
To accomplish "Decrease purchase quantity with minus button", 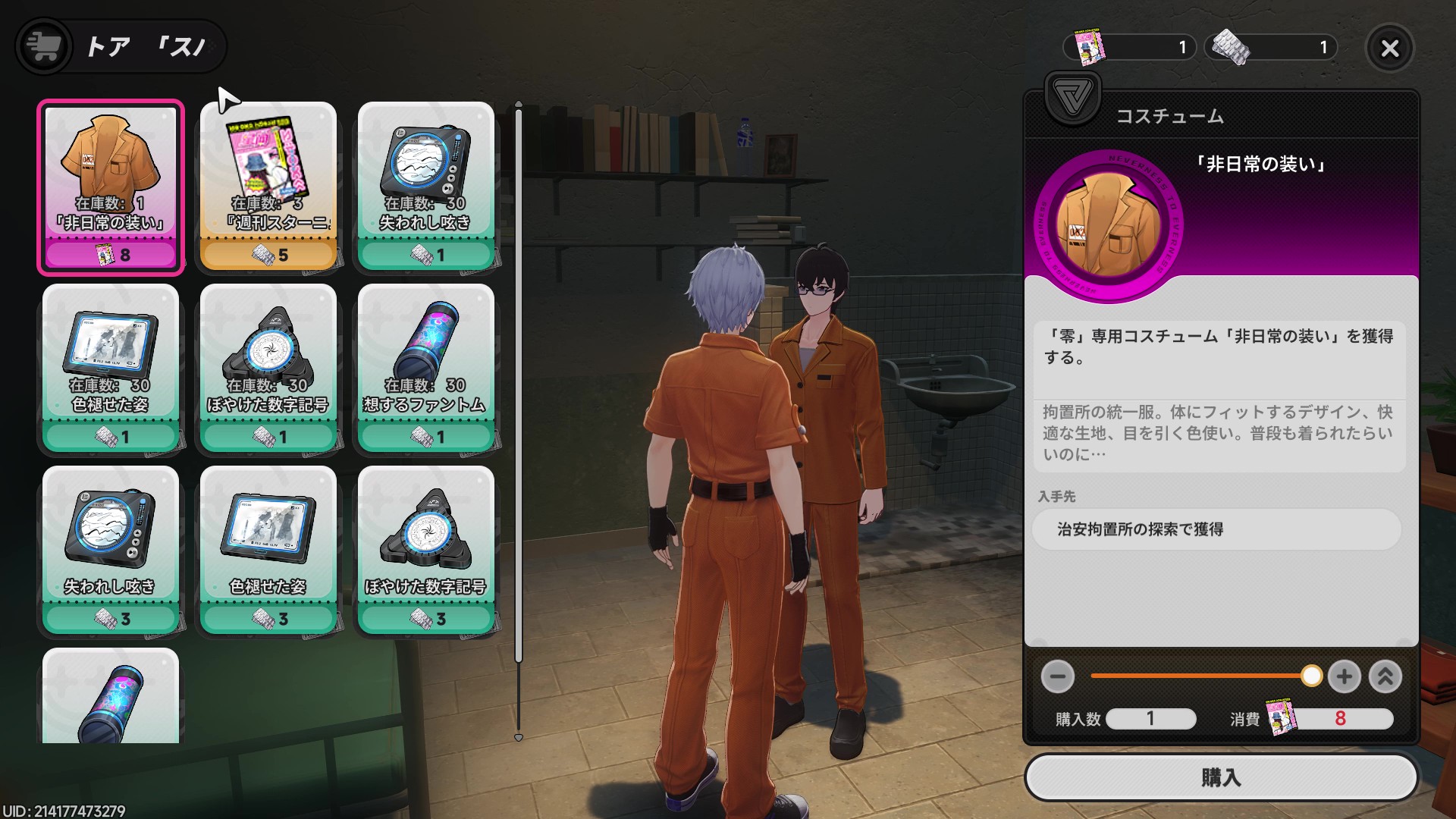I will coord(1057,676).
